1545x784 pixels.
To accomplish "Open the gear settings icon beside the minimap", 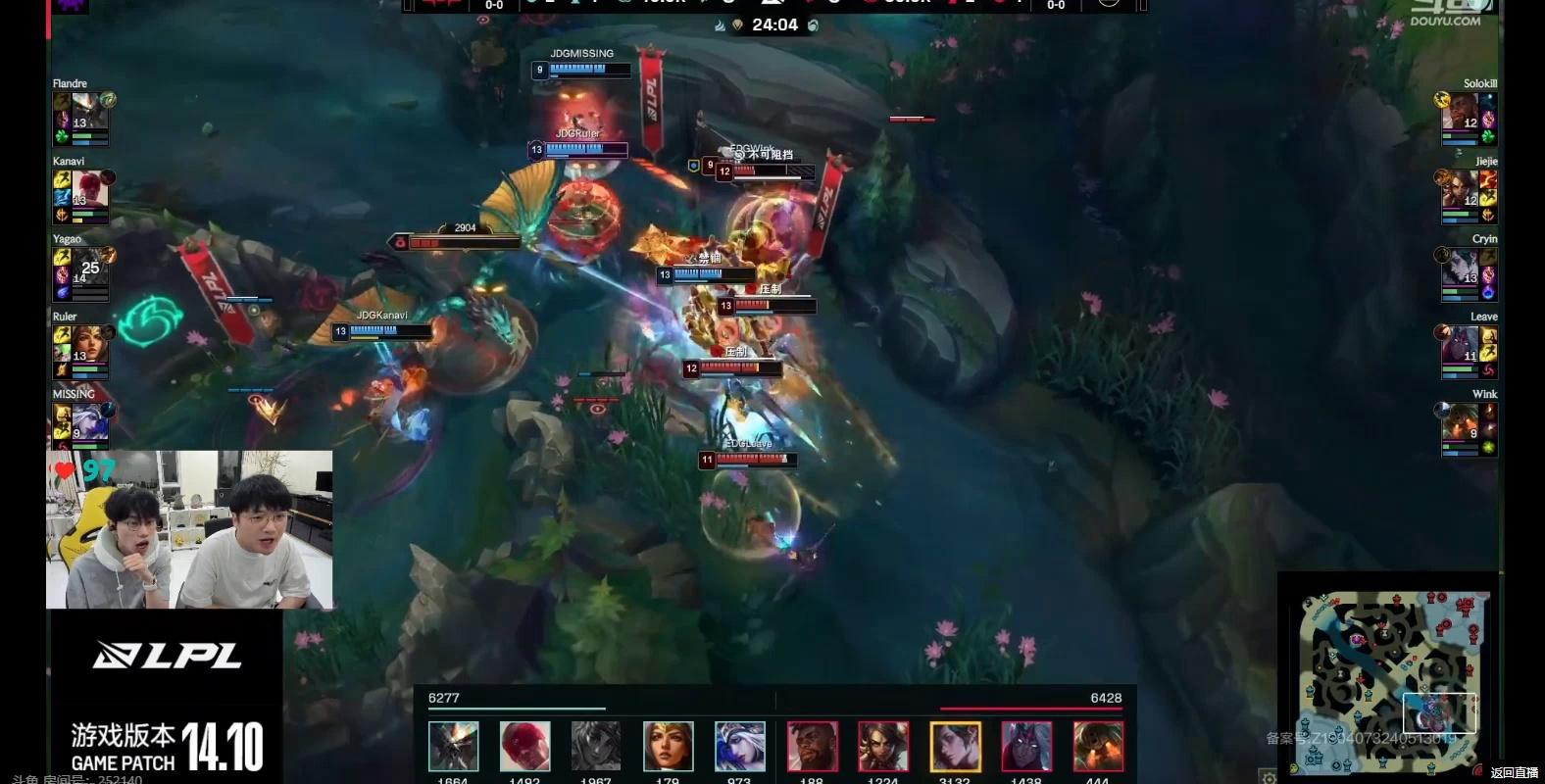I will (x=1269, y=777).
